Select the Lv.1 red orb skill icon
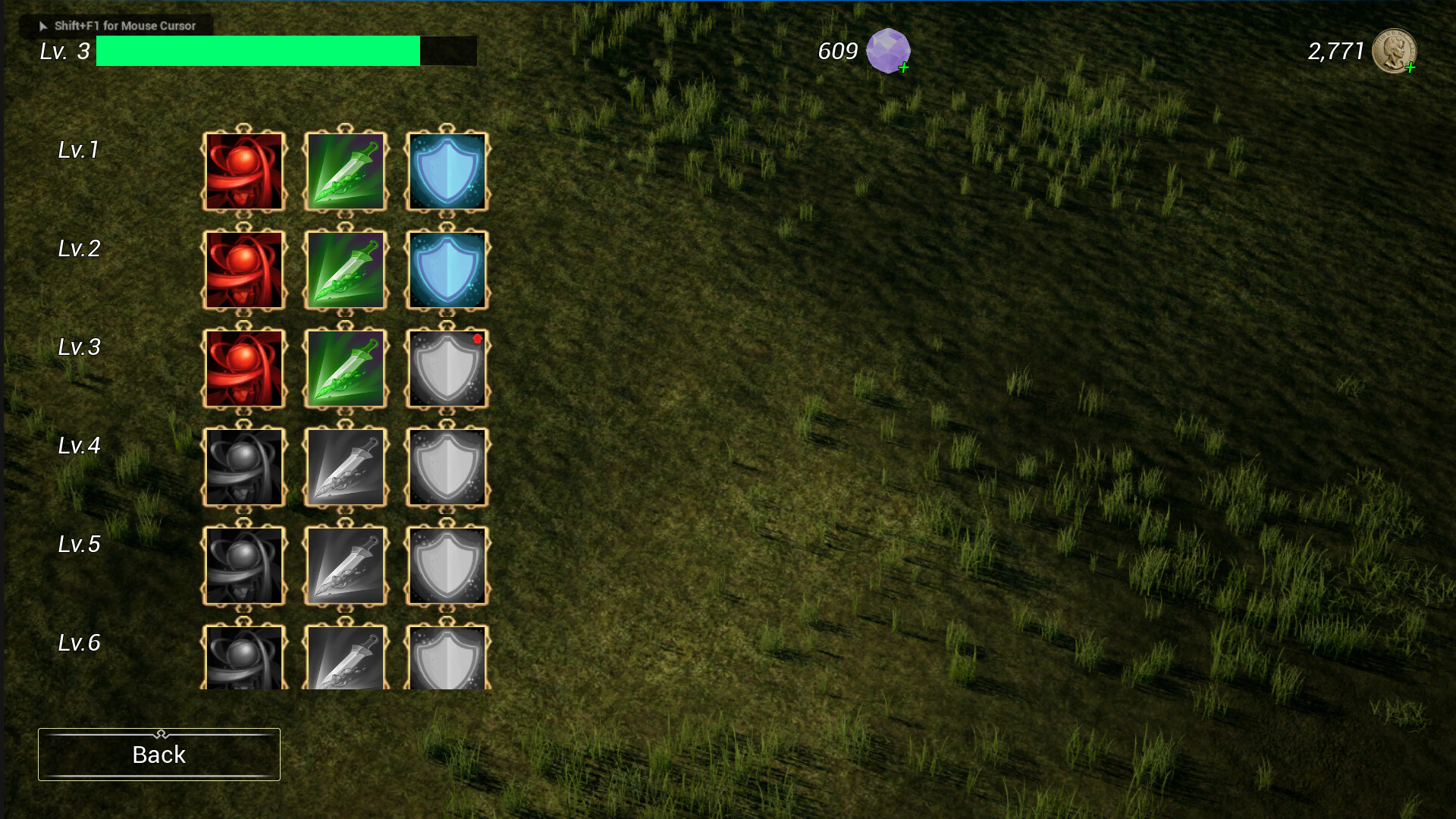Screen dimensions: 1456x819 point(243,171)
